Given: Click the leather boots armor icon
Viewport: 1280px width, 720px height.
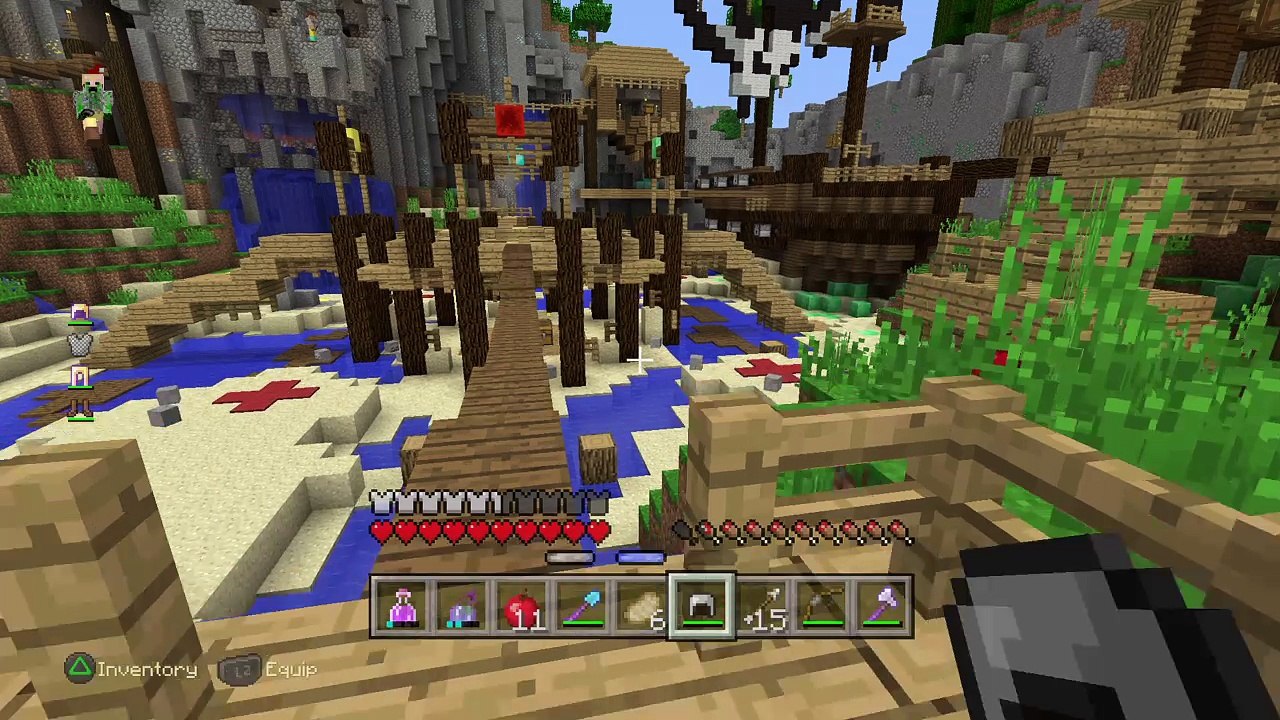Looking at the screenshot, I should pos(80,406).
